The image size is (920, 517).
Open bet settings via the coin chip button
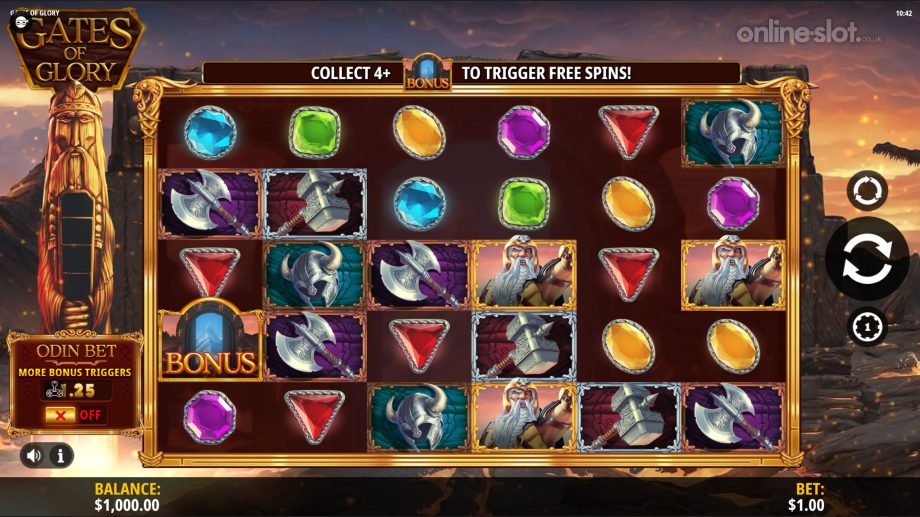click(866, 327)
